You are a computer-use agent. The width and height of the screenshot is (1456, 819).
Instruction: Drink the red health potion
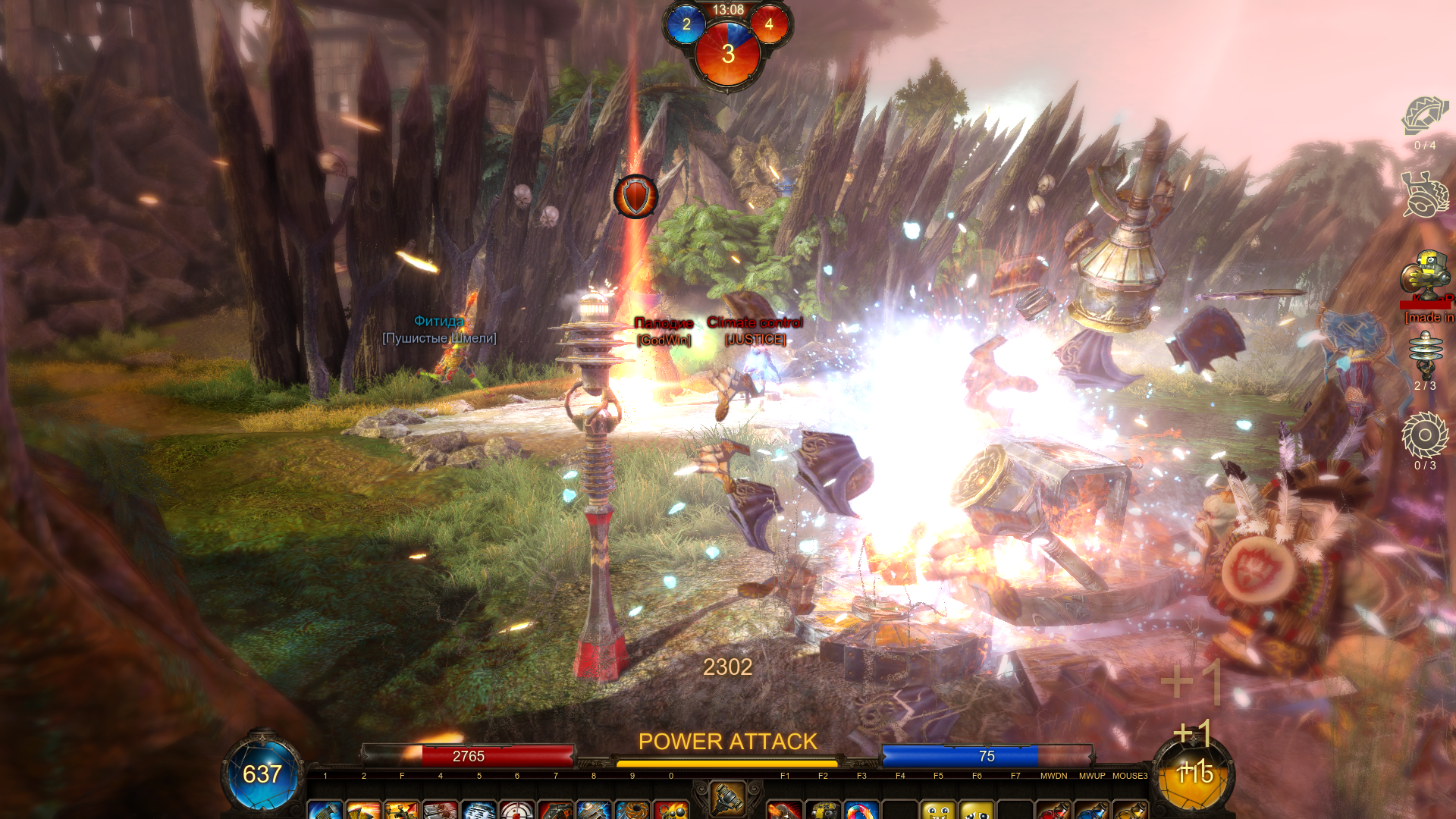[1053, 810]
